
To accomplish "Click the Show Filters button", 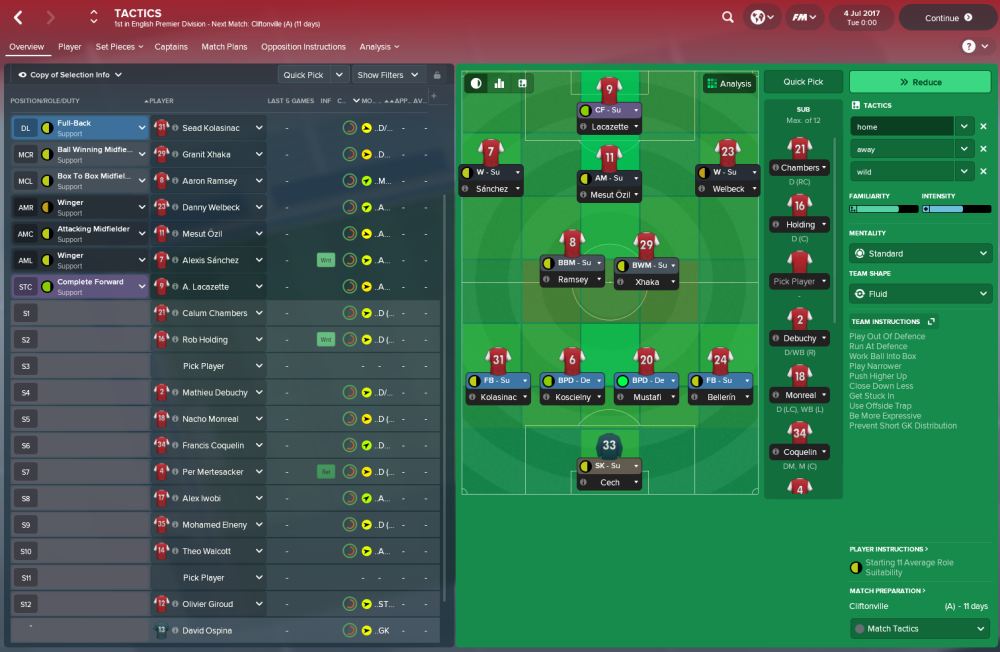I will (x=386, y=75).
